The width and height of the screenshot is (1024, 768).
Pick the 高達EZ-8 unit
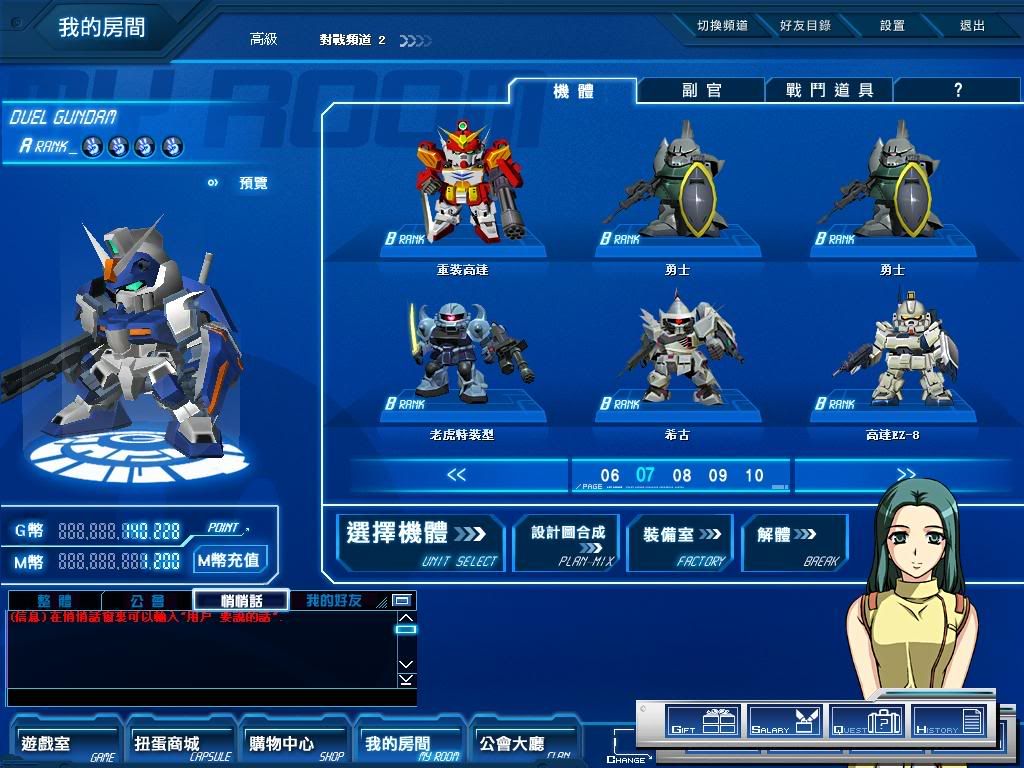click(891, 355)
